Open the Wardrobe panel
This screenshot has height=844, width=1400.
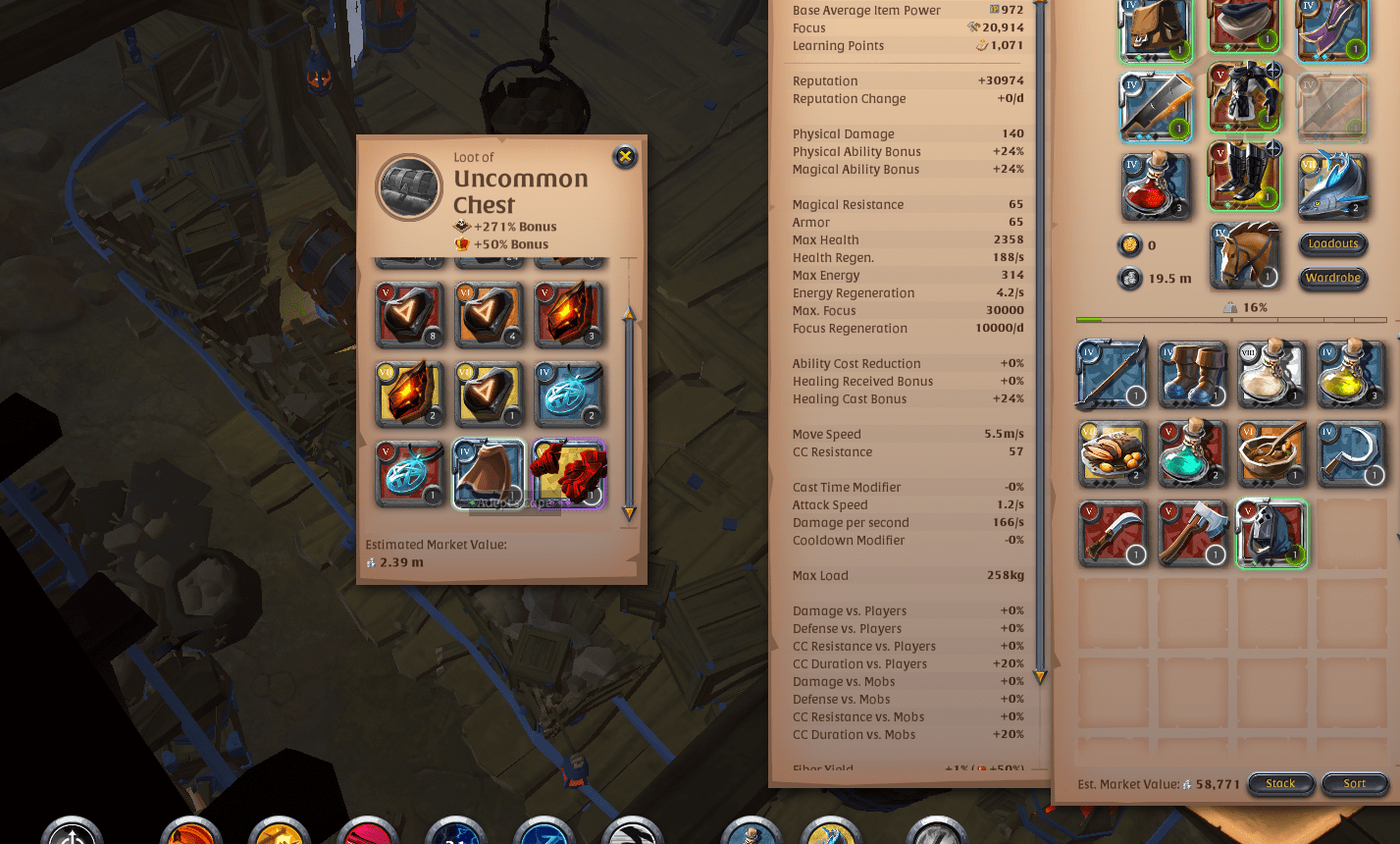[x=1332, y=278]
